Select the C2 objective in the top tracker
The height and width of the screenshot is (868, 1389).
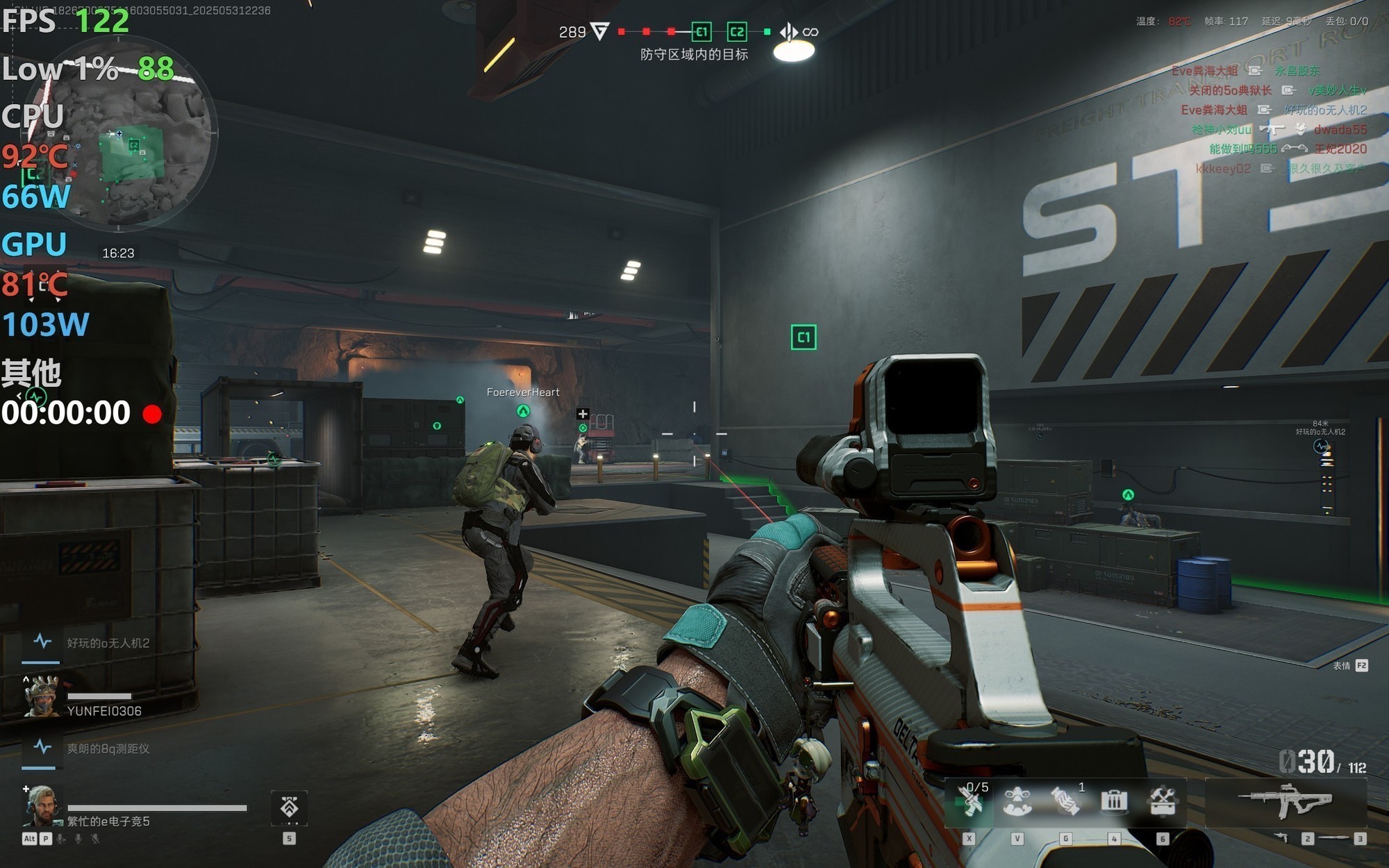736,31
